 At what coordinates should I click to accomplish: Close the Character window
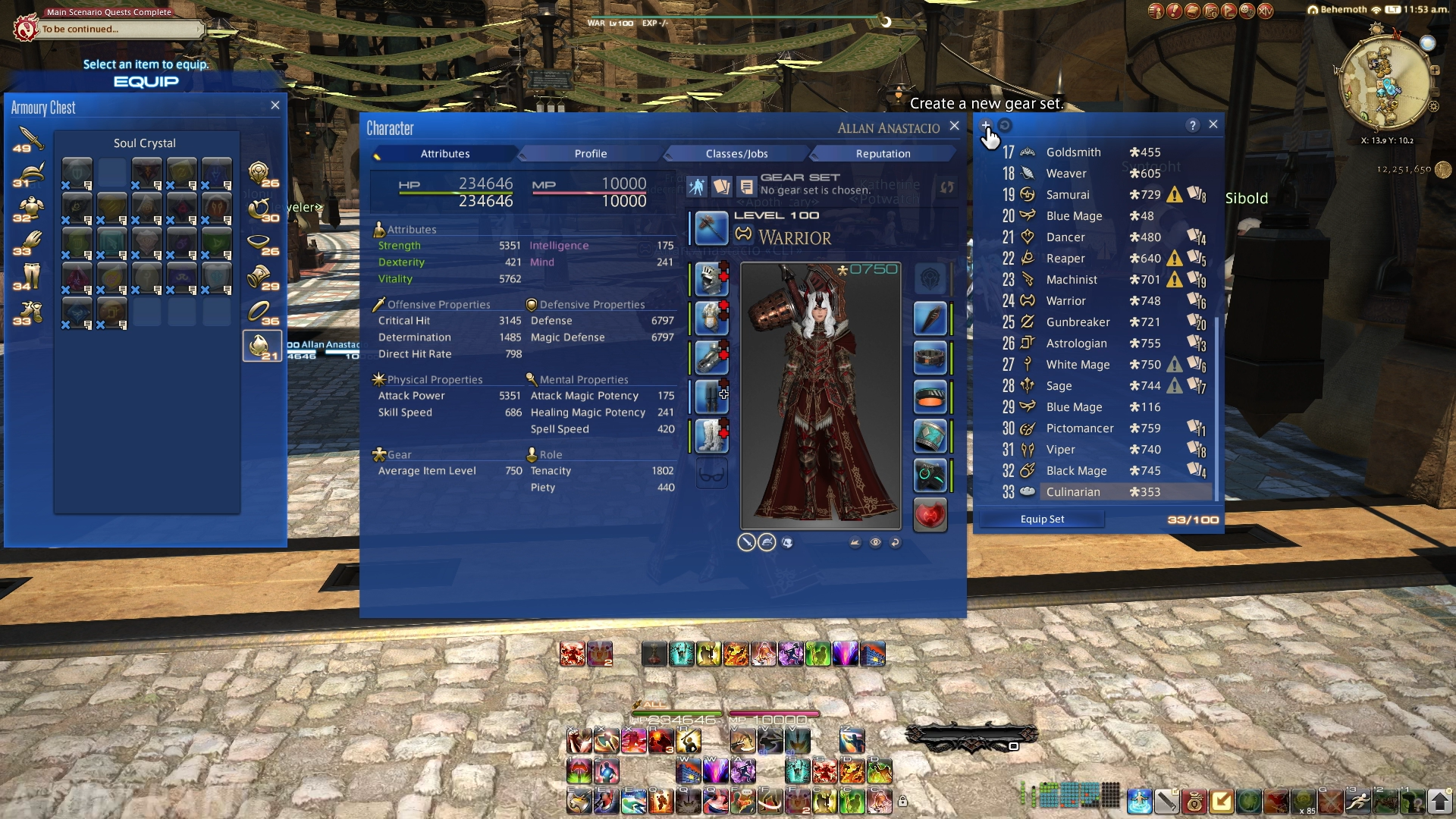pyautogui.click(x=955, y=127)
